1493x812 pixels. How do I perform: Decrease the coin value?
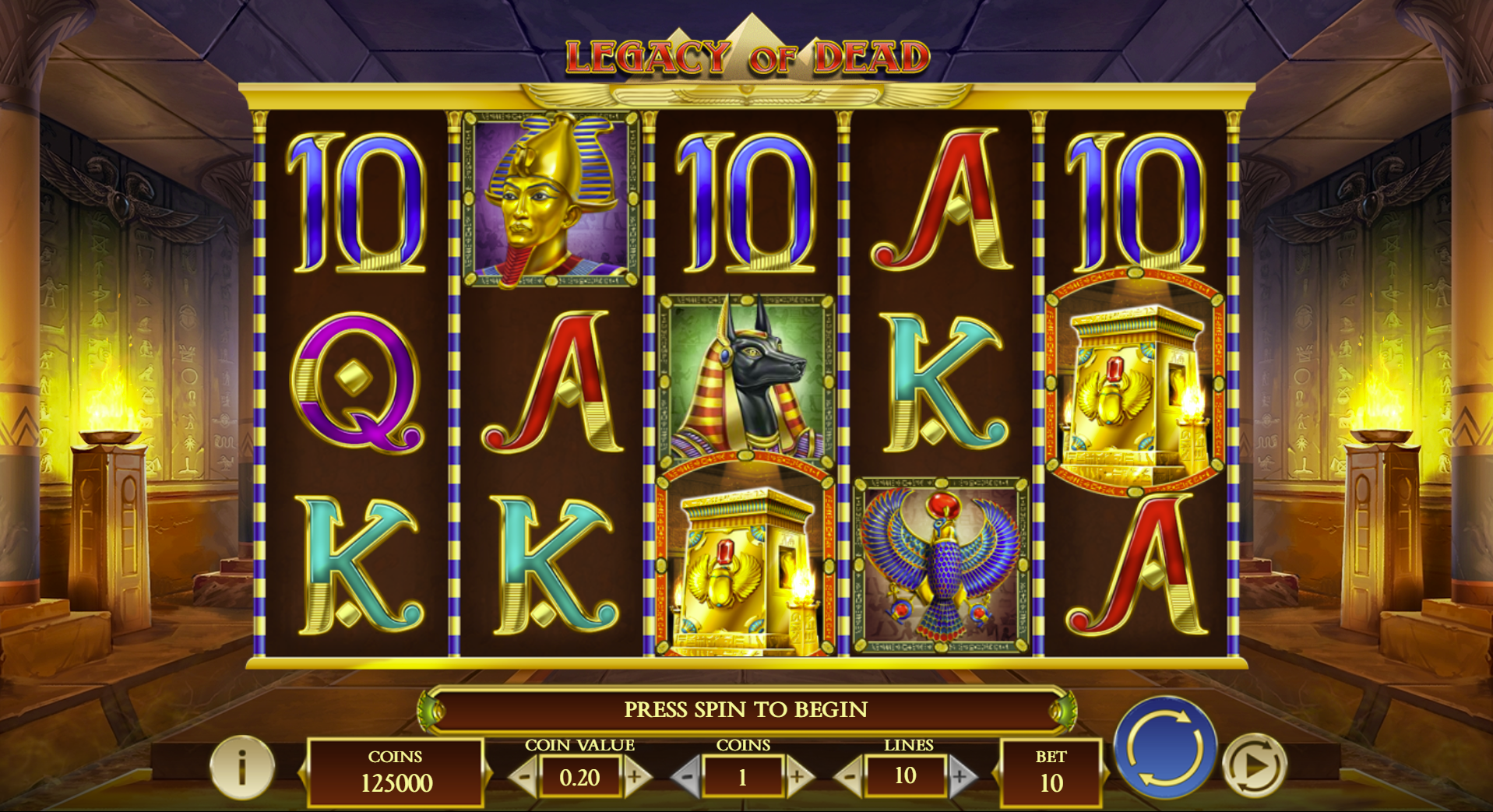pos(524,777)
